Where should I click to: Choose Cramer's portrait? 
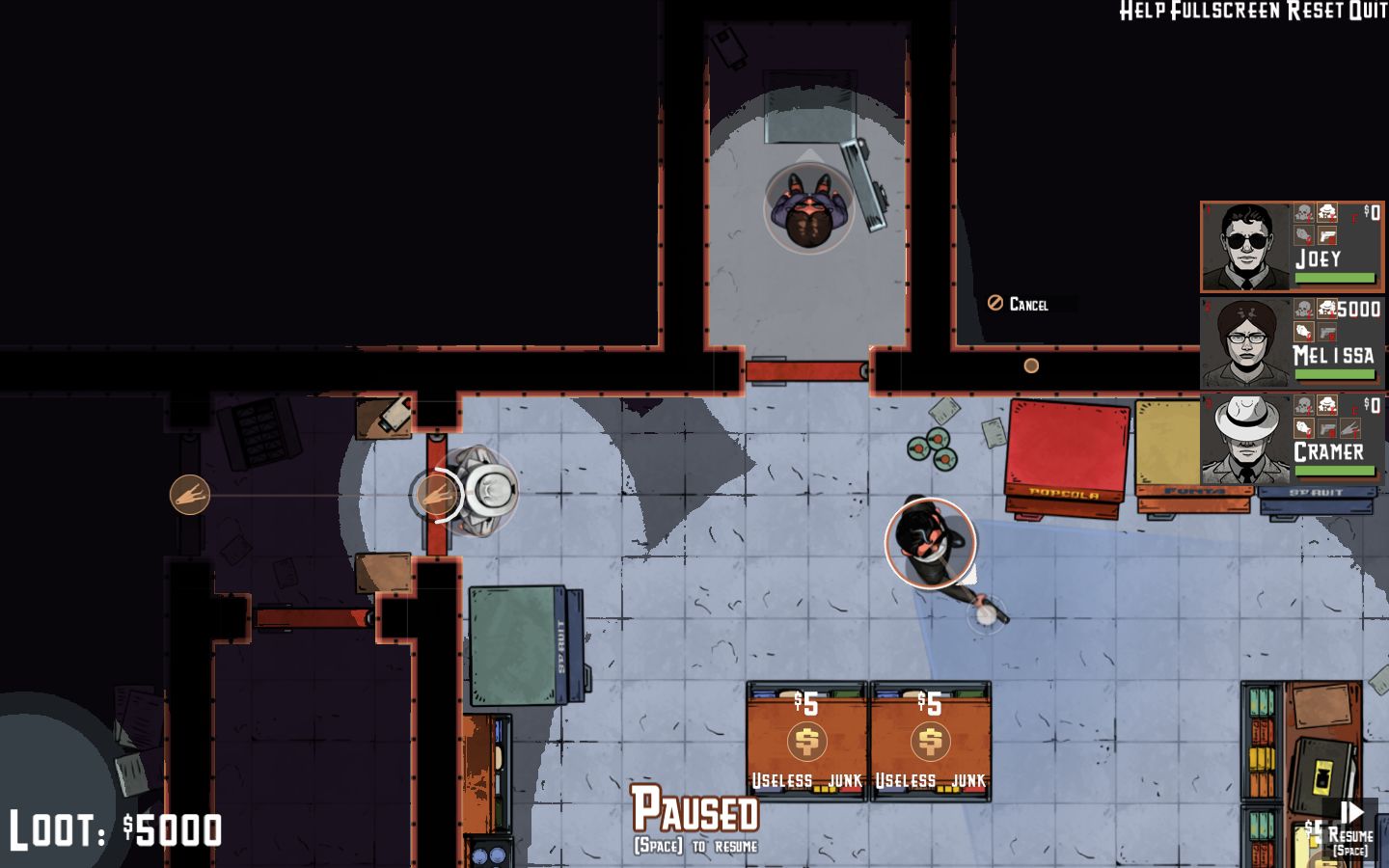click(1246, 440)
